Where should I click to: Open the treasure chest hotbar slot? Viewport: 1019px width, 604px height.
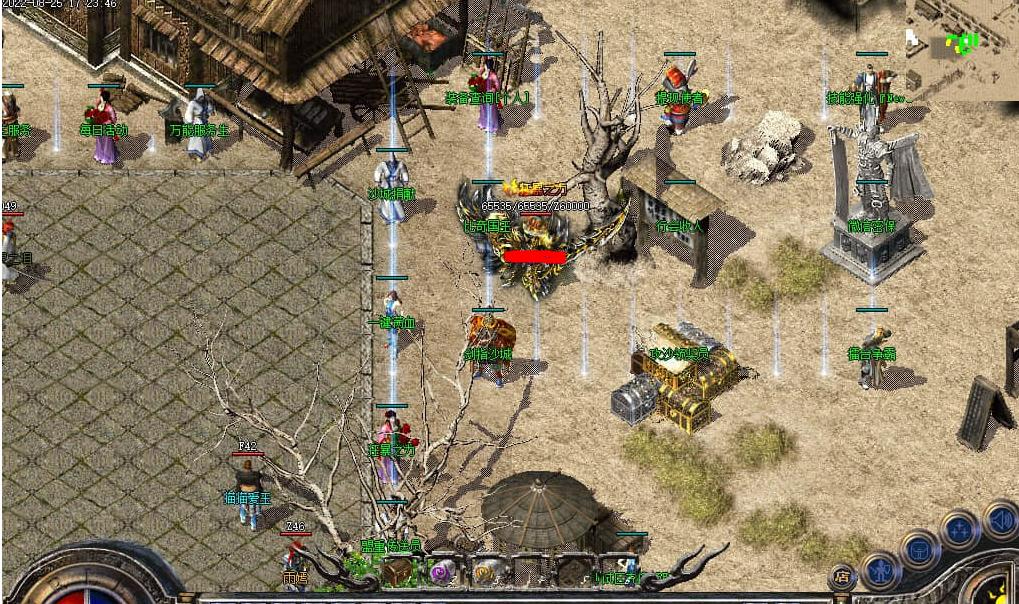point(397,572)
